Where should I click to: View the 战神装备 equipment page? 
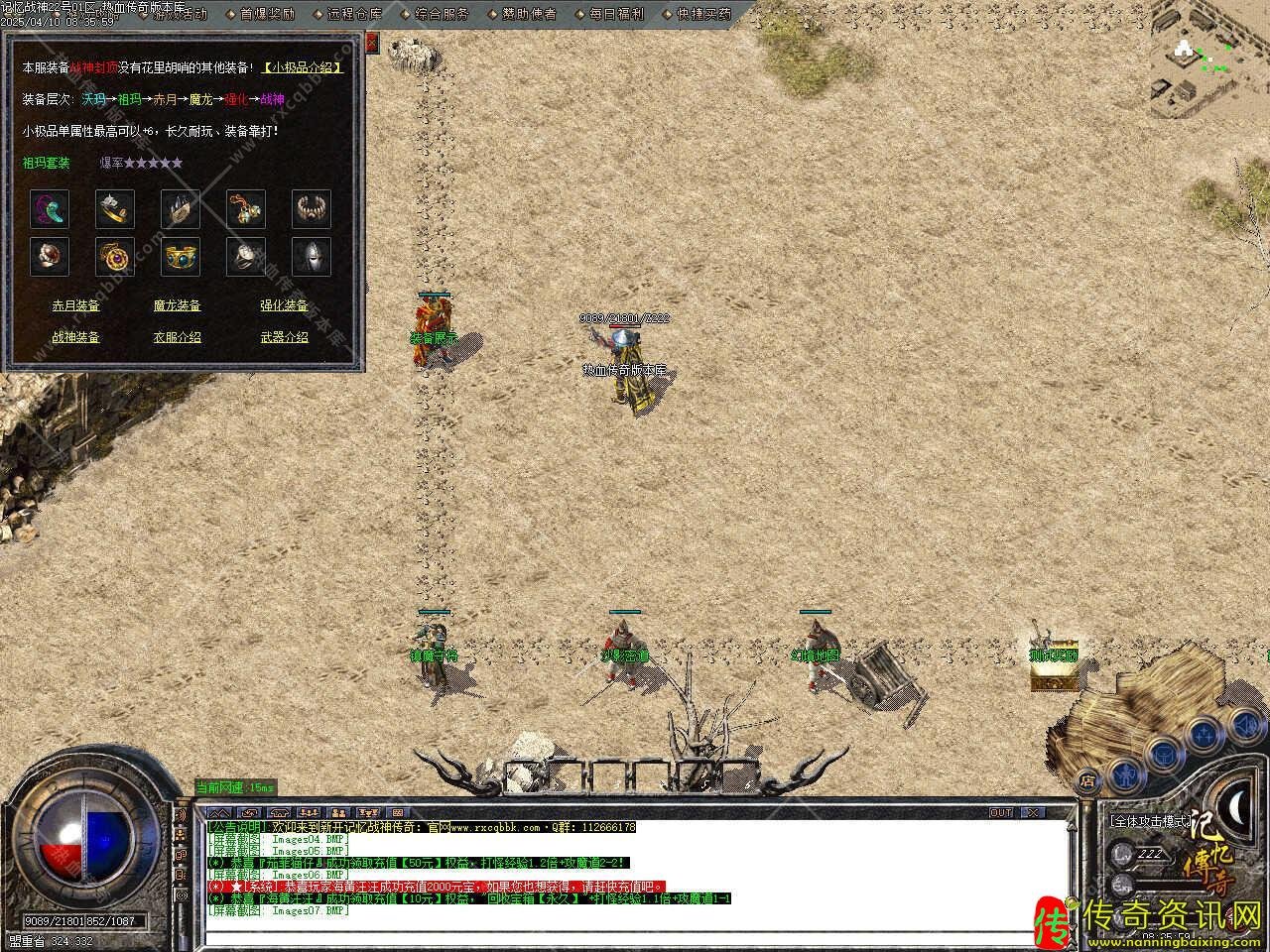pos(76,337)
